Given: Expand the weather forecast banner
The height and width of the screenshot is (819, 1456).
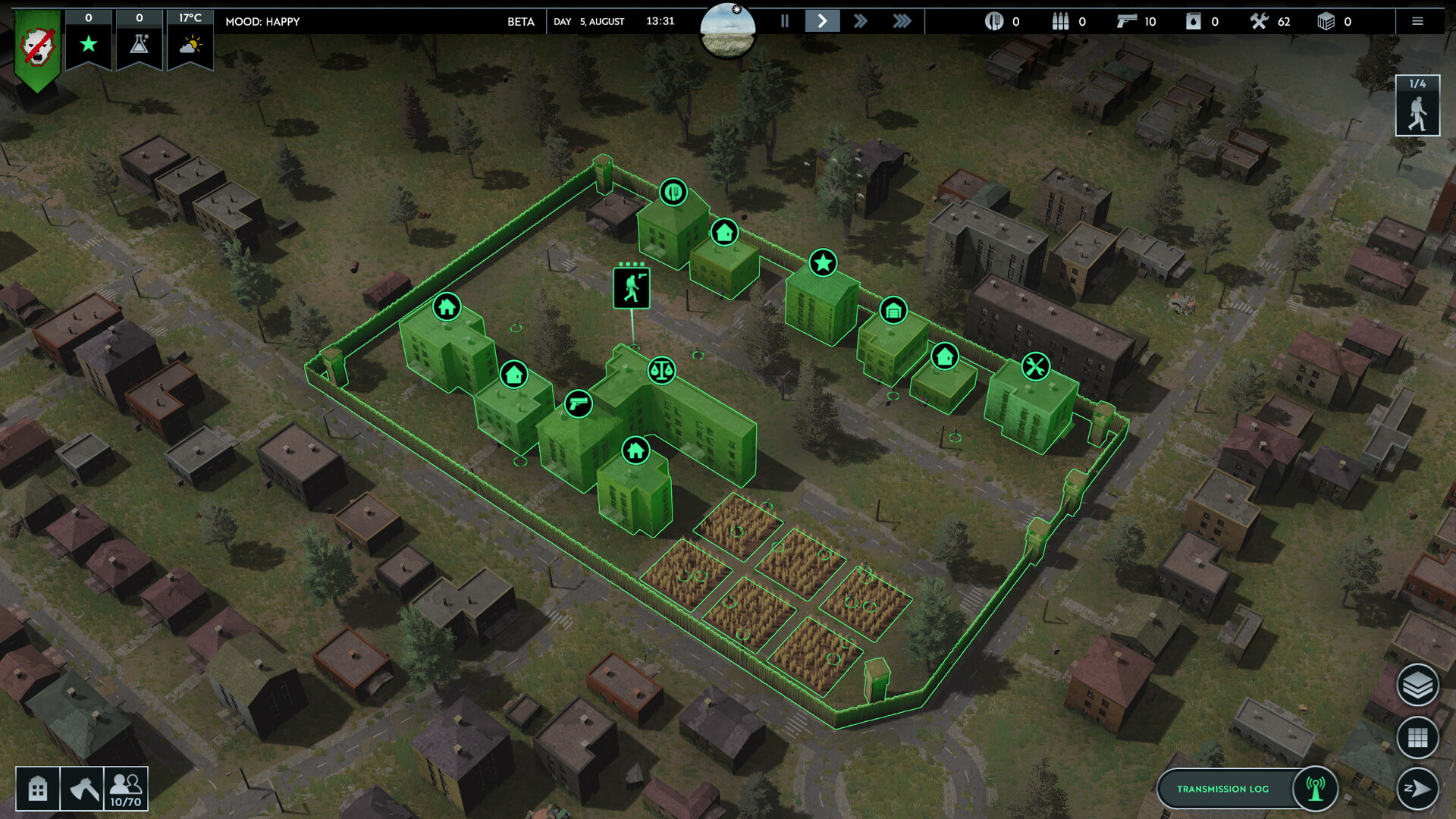Looking at the screenshot, I should click(190, 43).
